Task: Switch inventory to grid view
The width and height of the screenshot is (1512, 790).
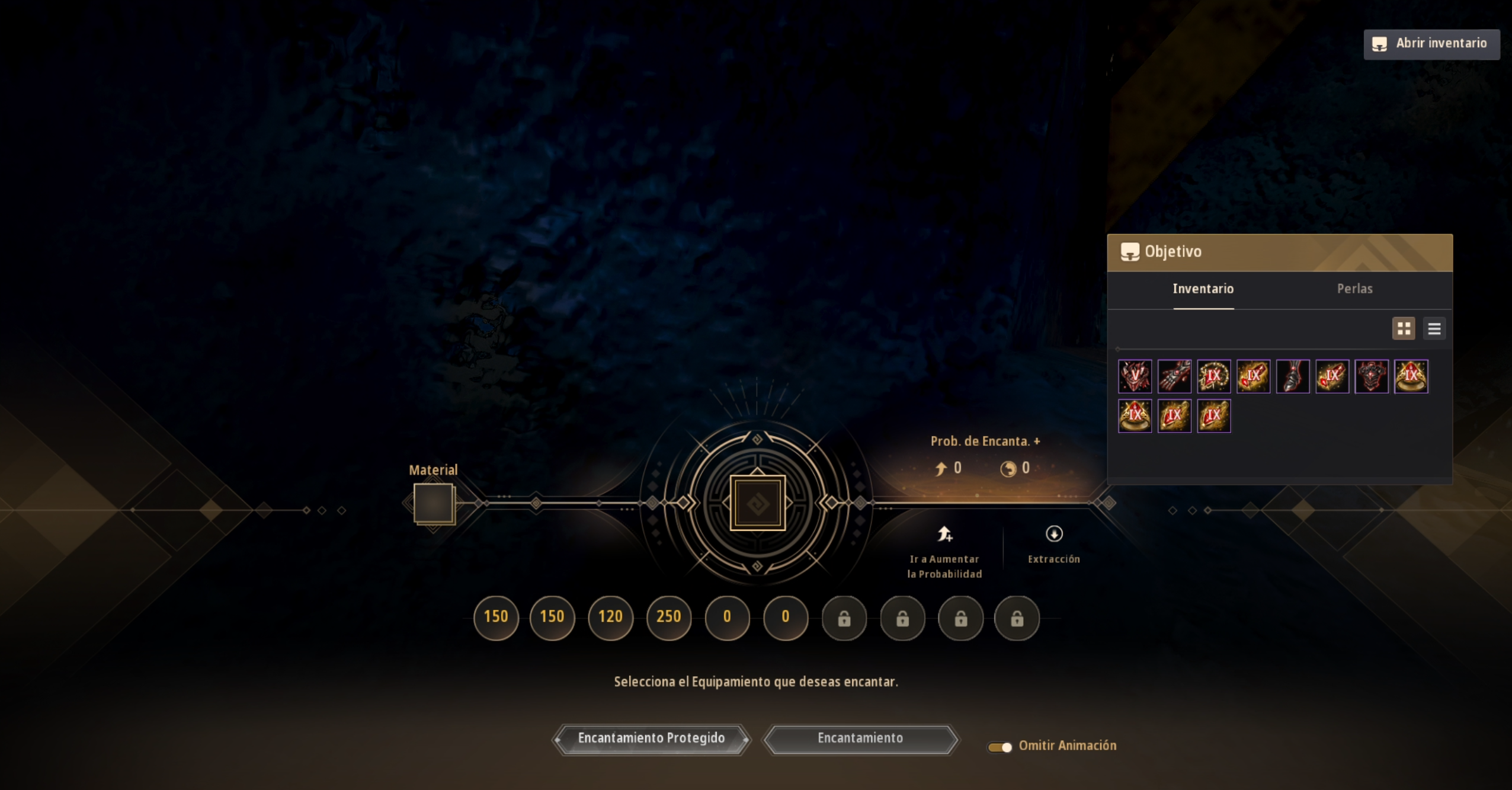Action: (1403, 328)
